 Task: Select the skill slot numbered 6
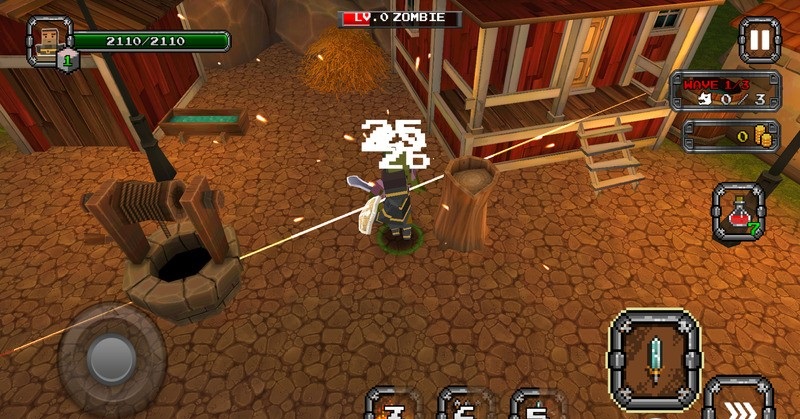click(x=465, y=405)
